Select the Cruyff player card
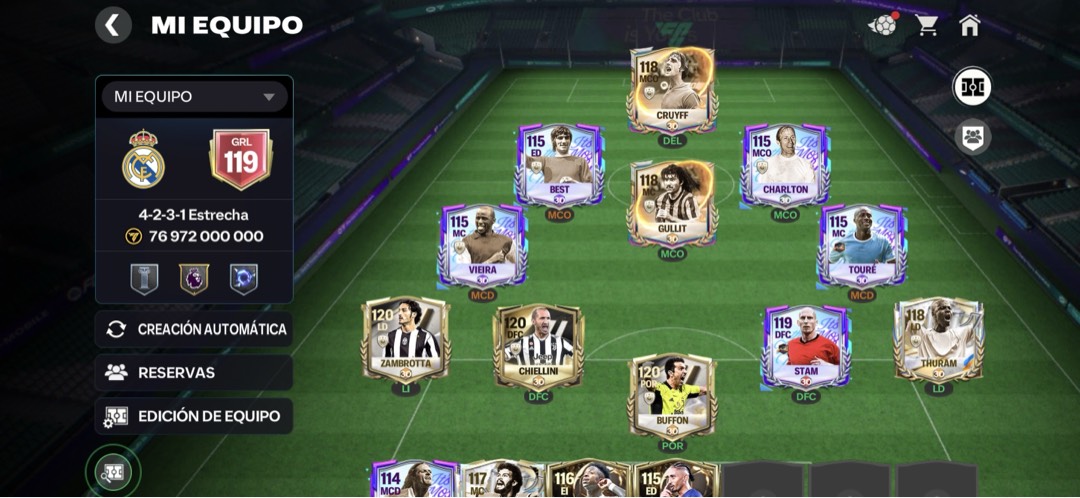This screenshot has width=1080, height=498. point(673,90)
